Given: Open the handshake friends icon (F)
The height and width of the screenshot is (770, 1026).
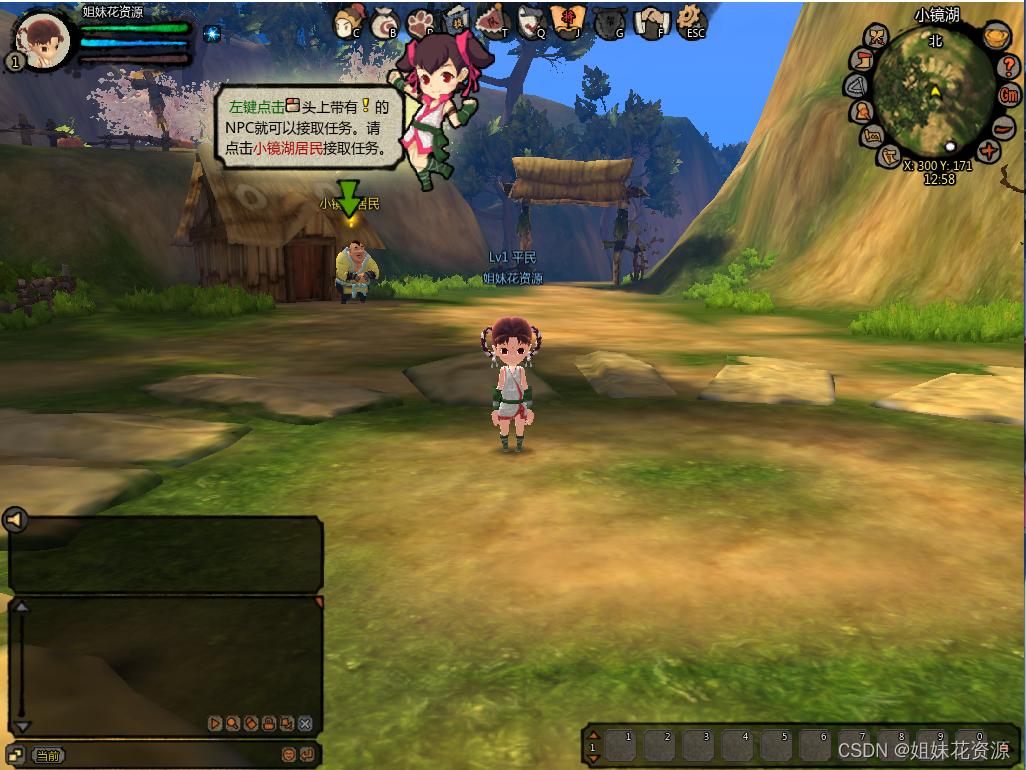Looking at the screenshot, I should pos(651,21).
